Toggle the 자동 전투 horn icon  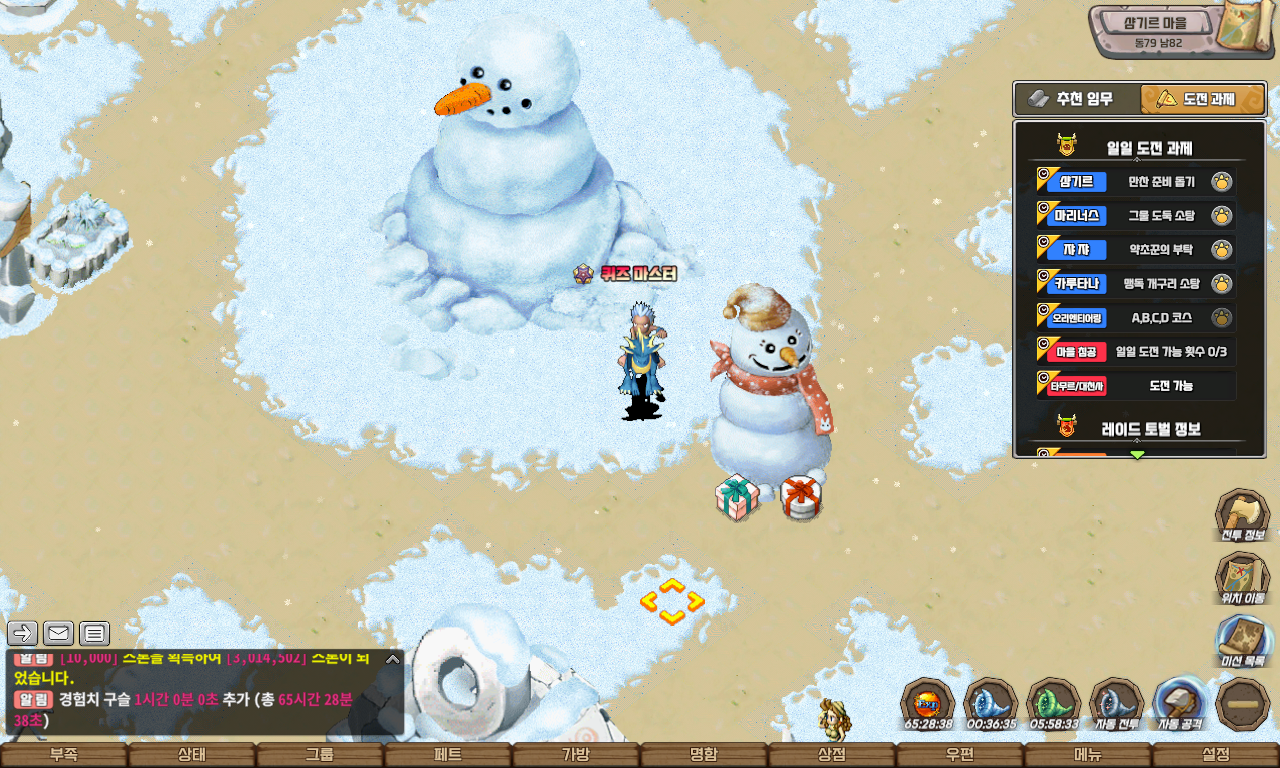1116,704
